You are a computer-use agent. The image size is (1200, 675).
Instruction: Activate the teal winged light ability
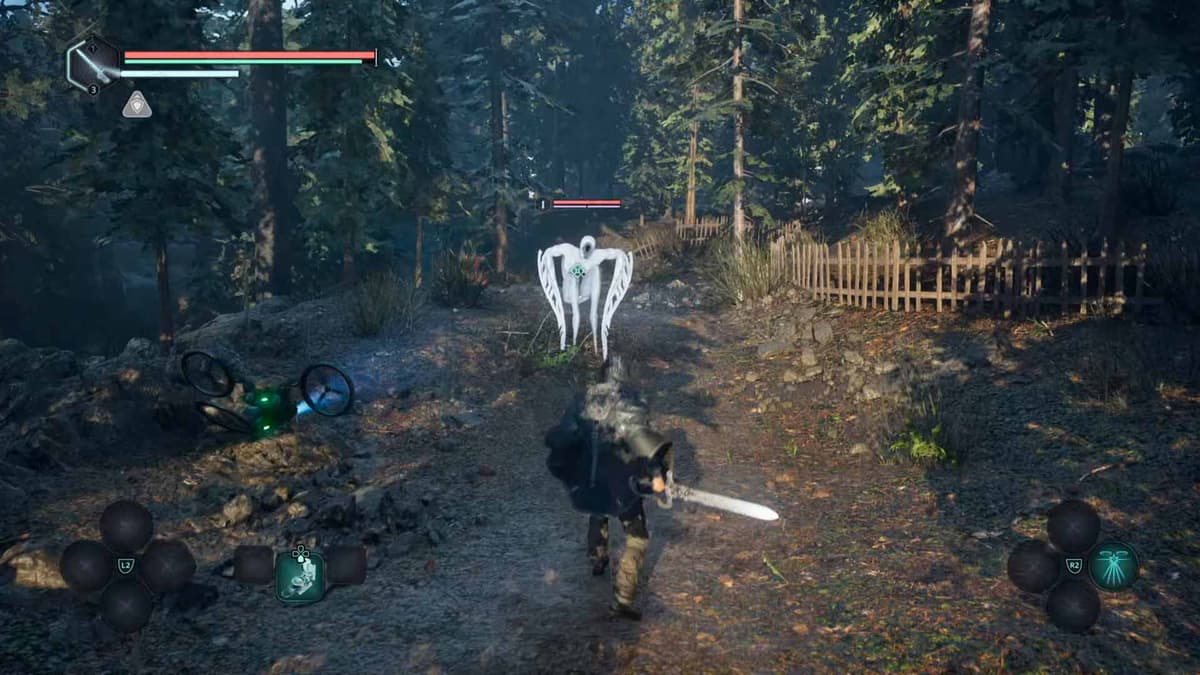[x=1113, y=566]
